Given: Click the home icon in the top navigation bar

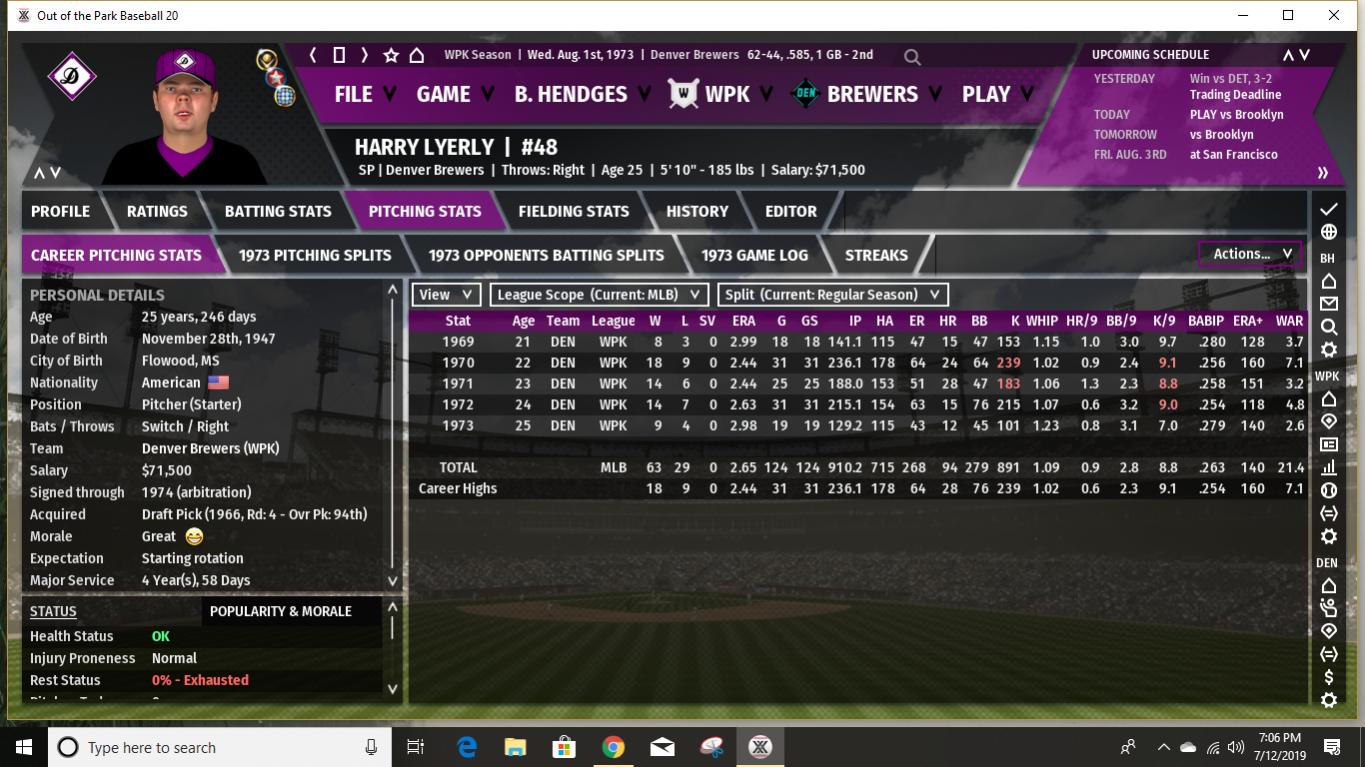Looking at the screenshot, I should pyautogui.click(x=415, y=56).
